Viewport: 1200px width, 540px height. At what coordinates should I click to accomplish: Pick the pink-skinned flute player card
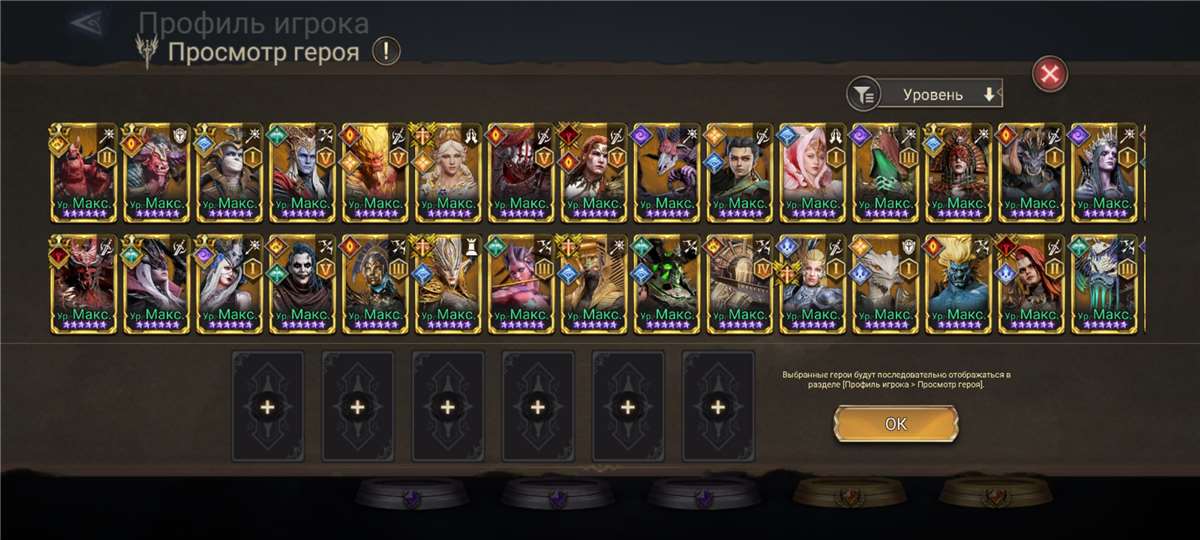tap(521, 282)
